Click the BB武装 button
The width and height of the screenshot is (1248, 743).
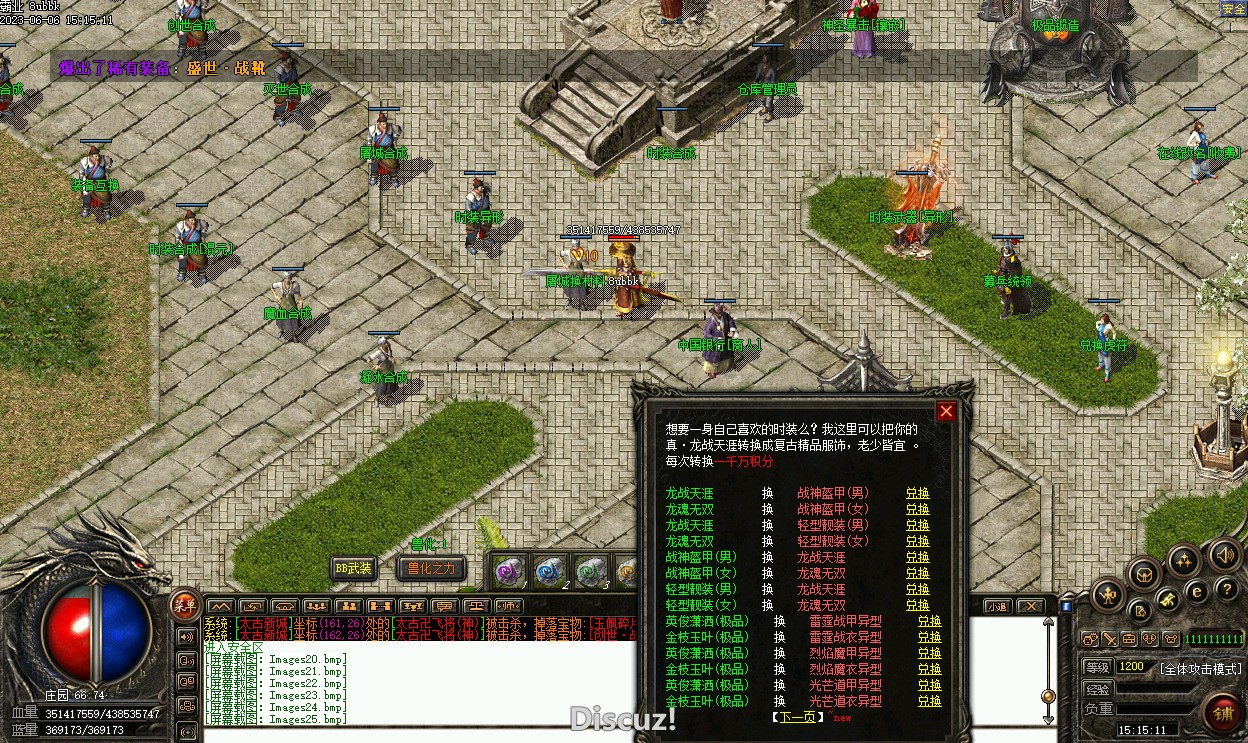tap(354, 568)
